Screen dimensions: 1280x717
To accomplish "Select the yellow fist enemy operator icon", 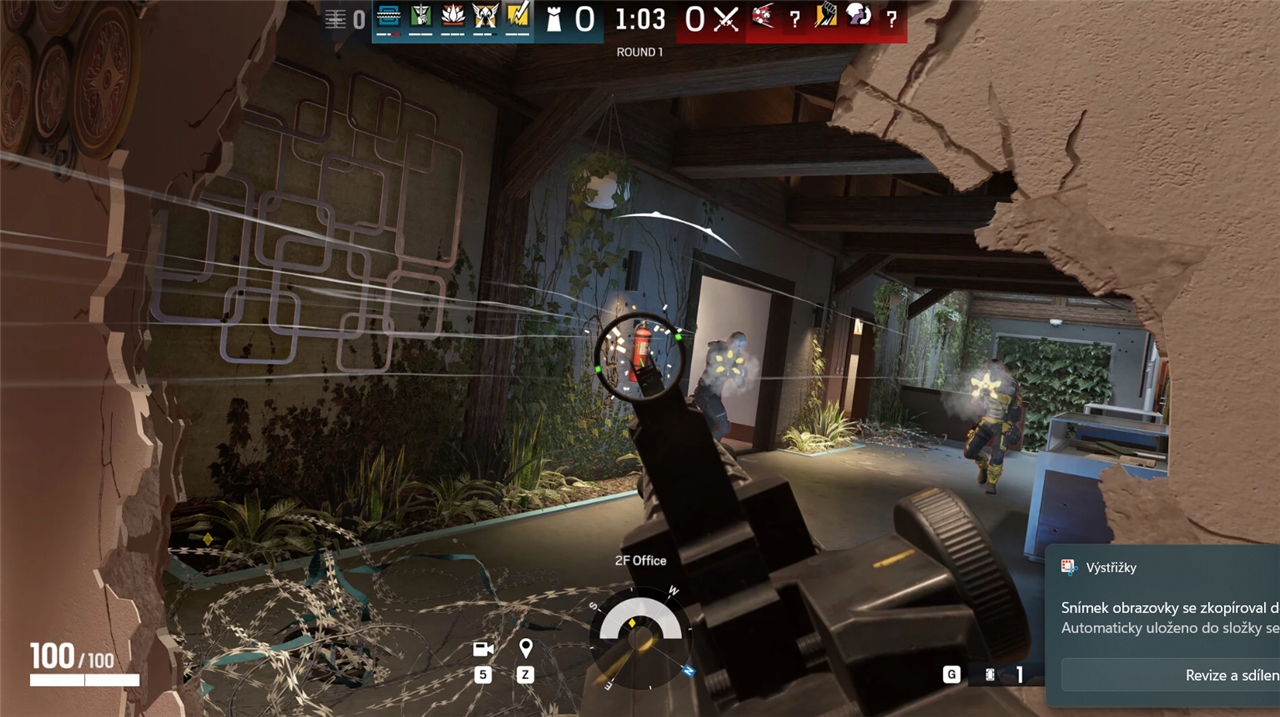I will (825, 16).
